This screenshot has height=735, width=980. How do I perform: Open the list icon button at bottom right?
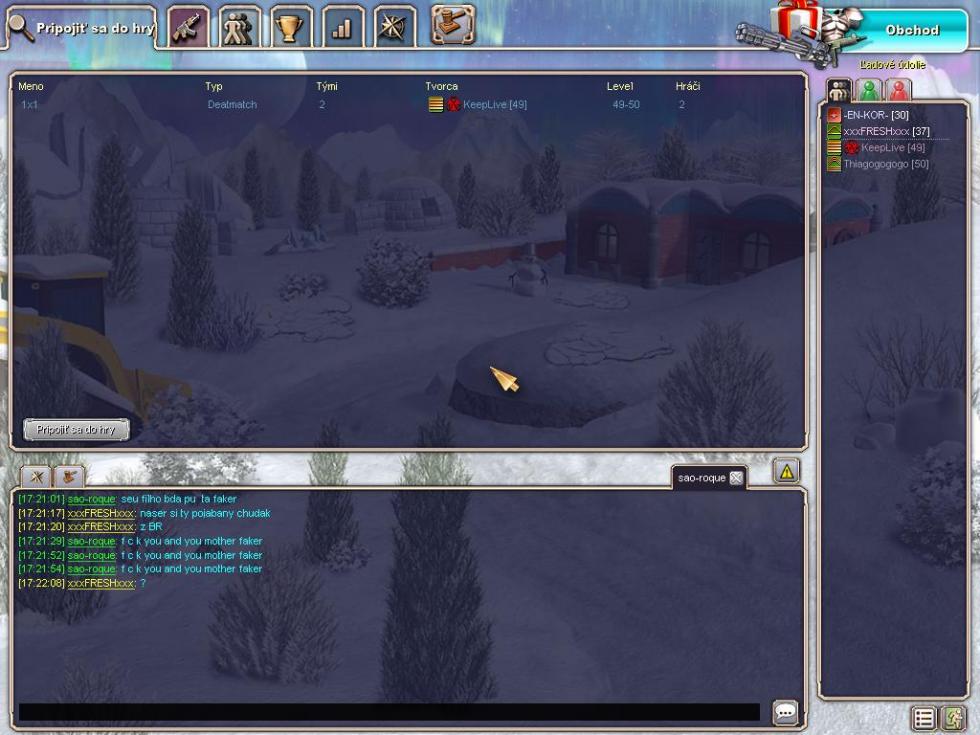(x=923, y=718)
